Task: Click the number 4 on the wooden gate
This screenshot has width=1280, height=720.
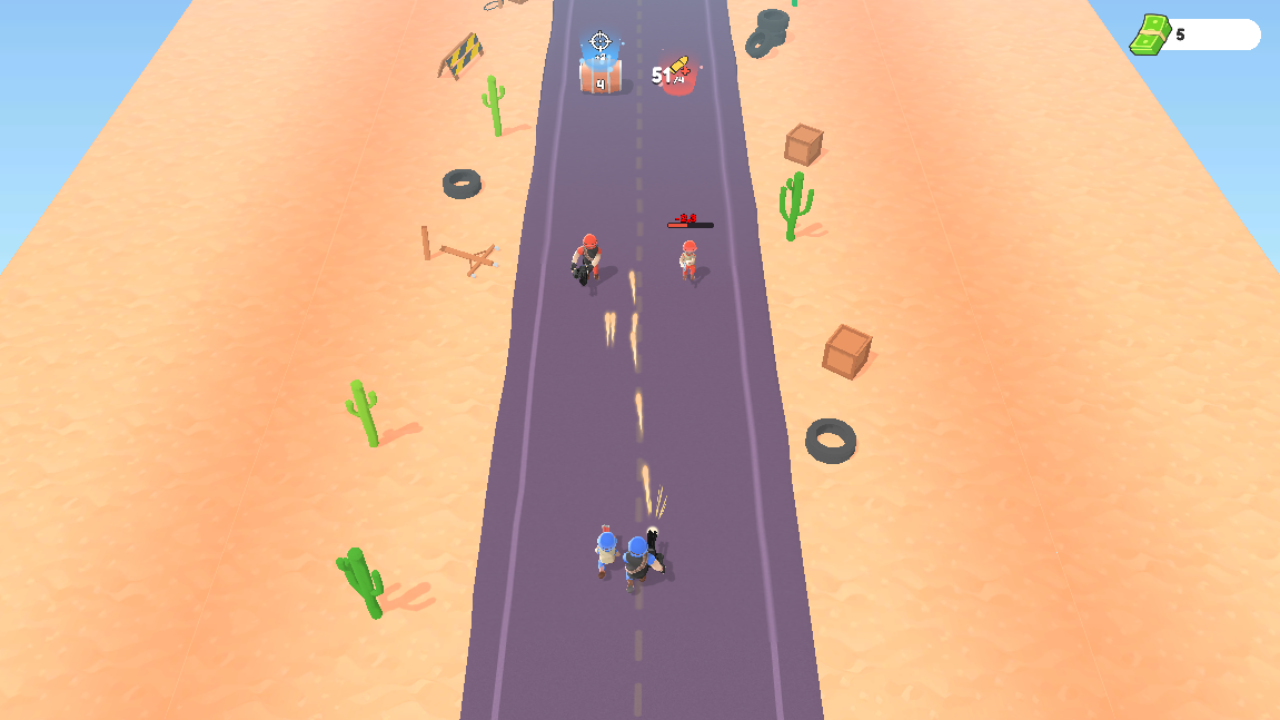Action: [x=600, y=82]
